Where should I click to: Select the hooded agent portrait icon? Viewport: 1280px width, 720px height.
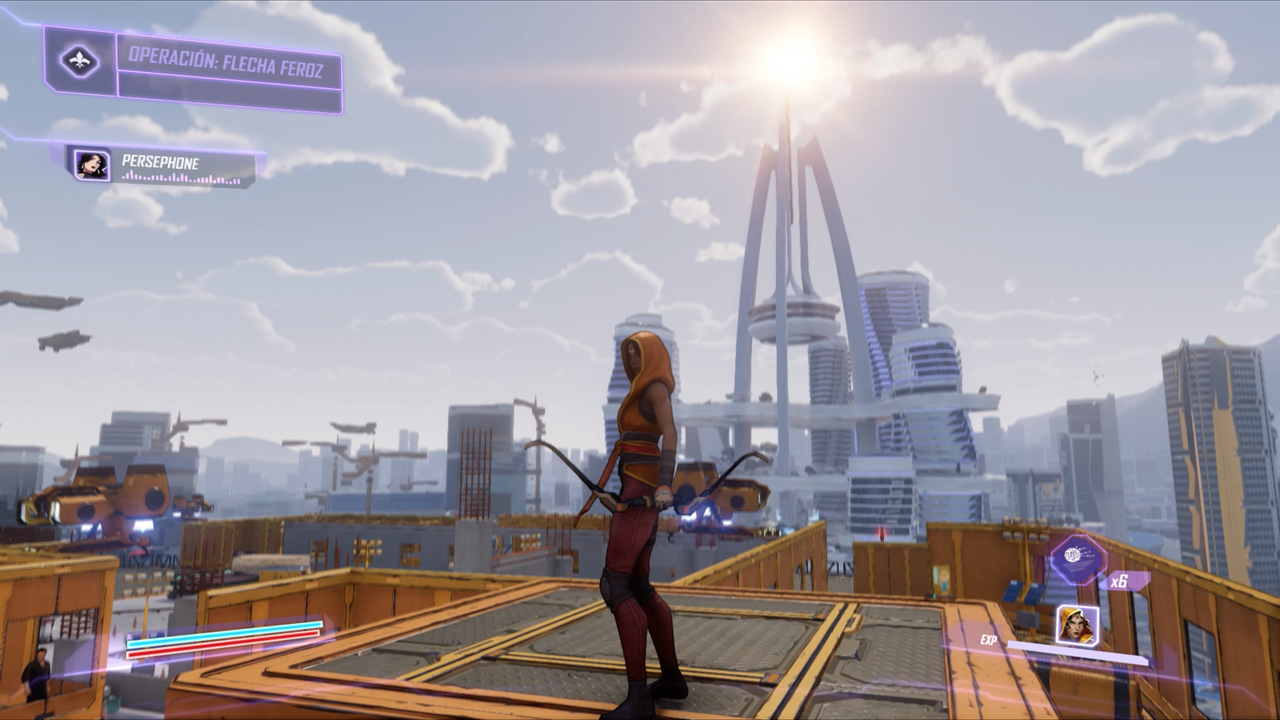(1077, 625)
